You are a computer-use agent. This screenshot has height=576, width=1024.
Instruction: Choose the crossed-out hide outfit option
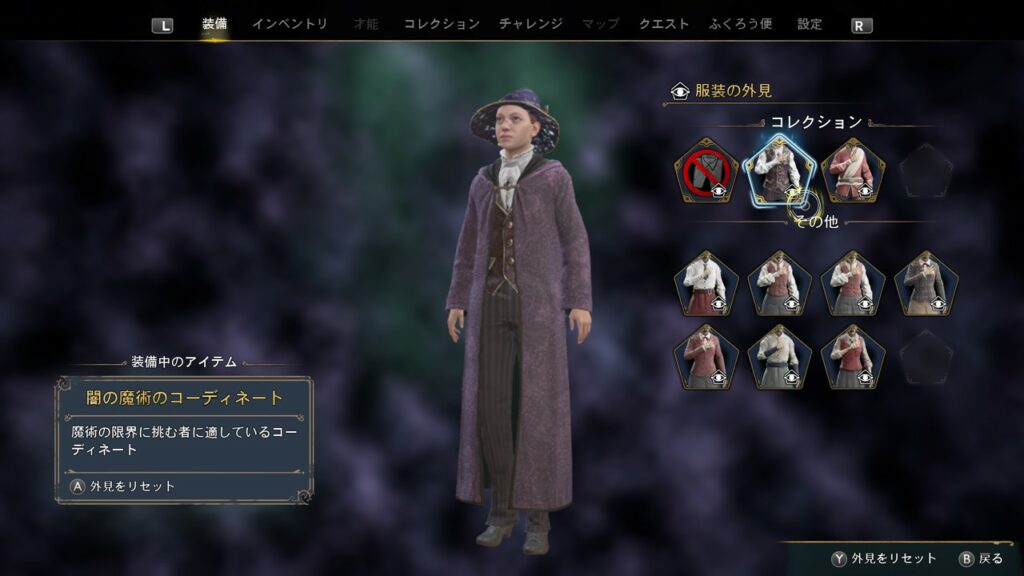[706, 171]
